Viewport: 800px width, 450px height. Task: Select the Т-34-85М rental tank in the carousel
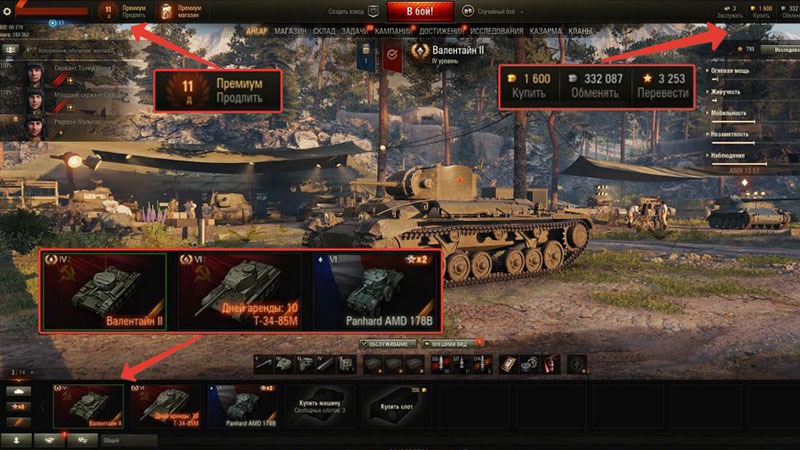click(x=164, y=405)
